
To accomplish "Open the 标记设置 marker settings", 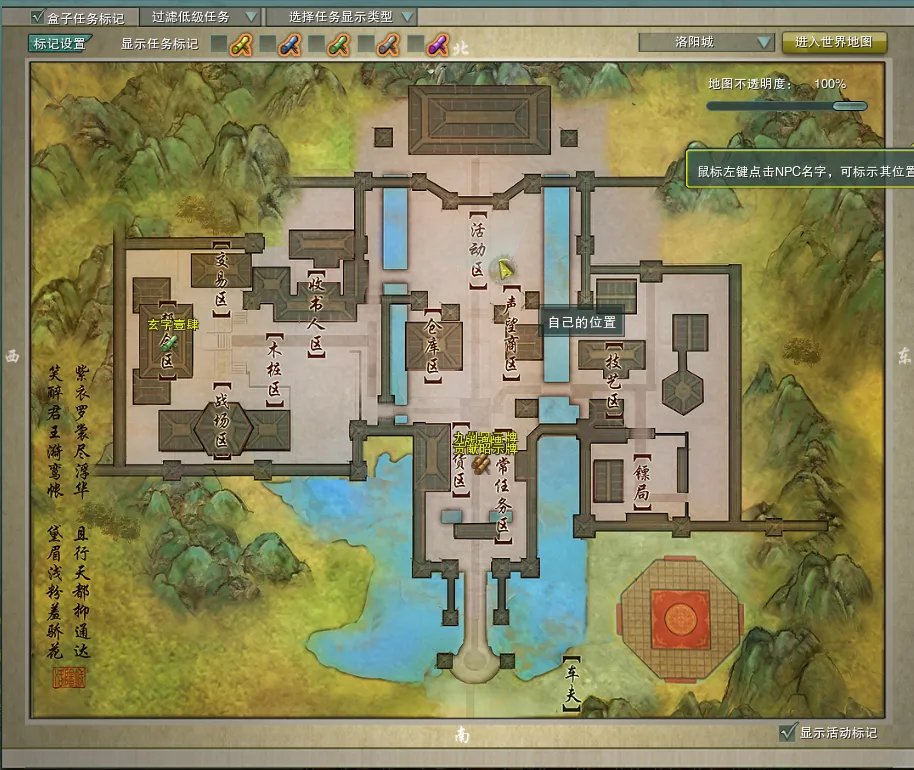I will pos(59,43).
